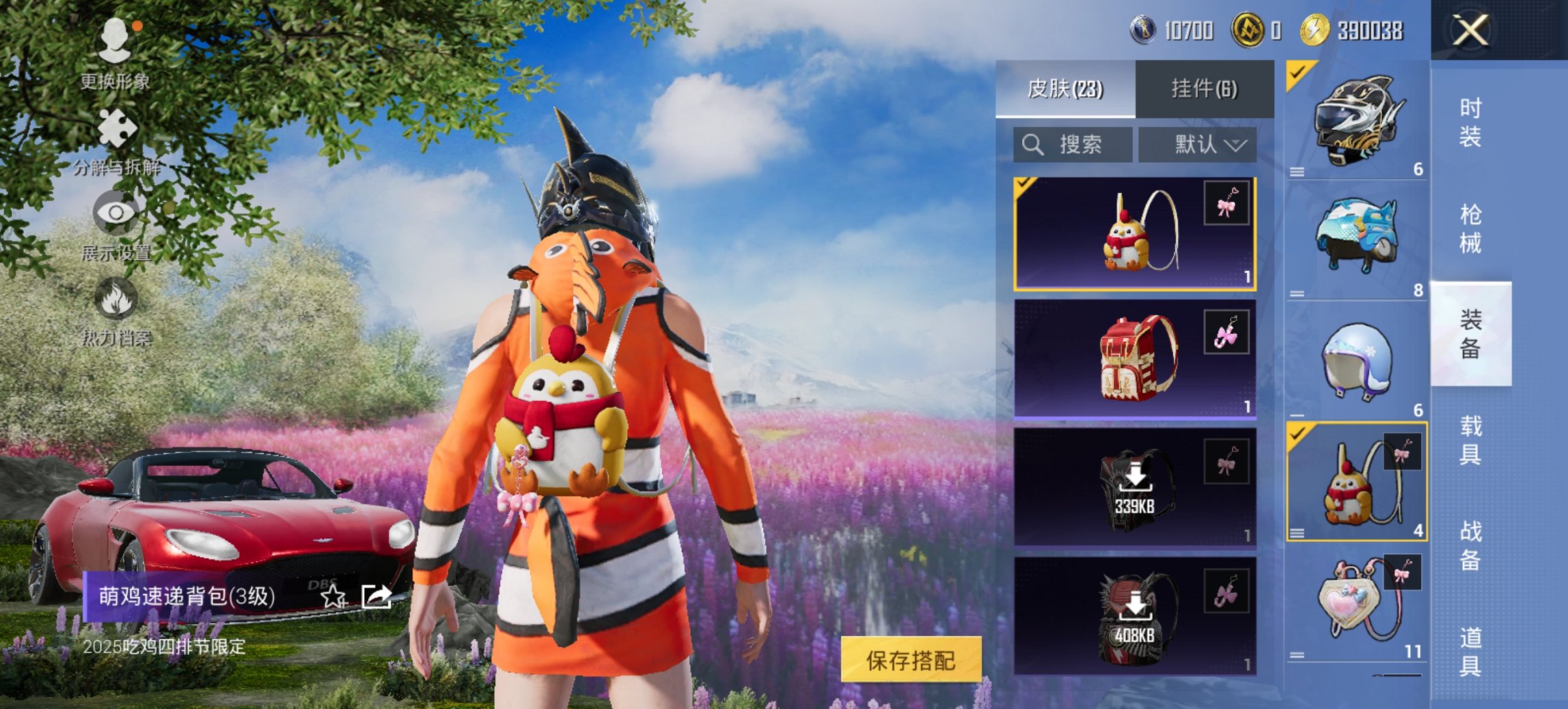Screen dimensions: 1568x709
Task: Toggle the checkmark on the tiger helmet item
Action: 1297,71
